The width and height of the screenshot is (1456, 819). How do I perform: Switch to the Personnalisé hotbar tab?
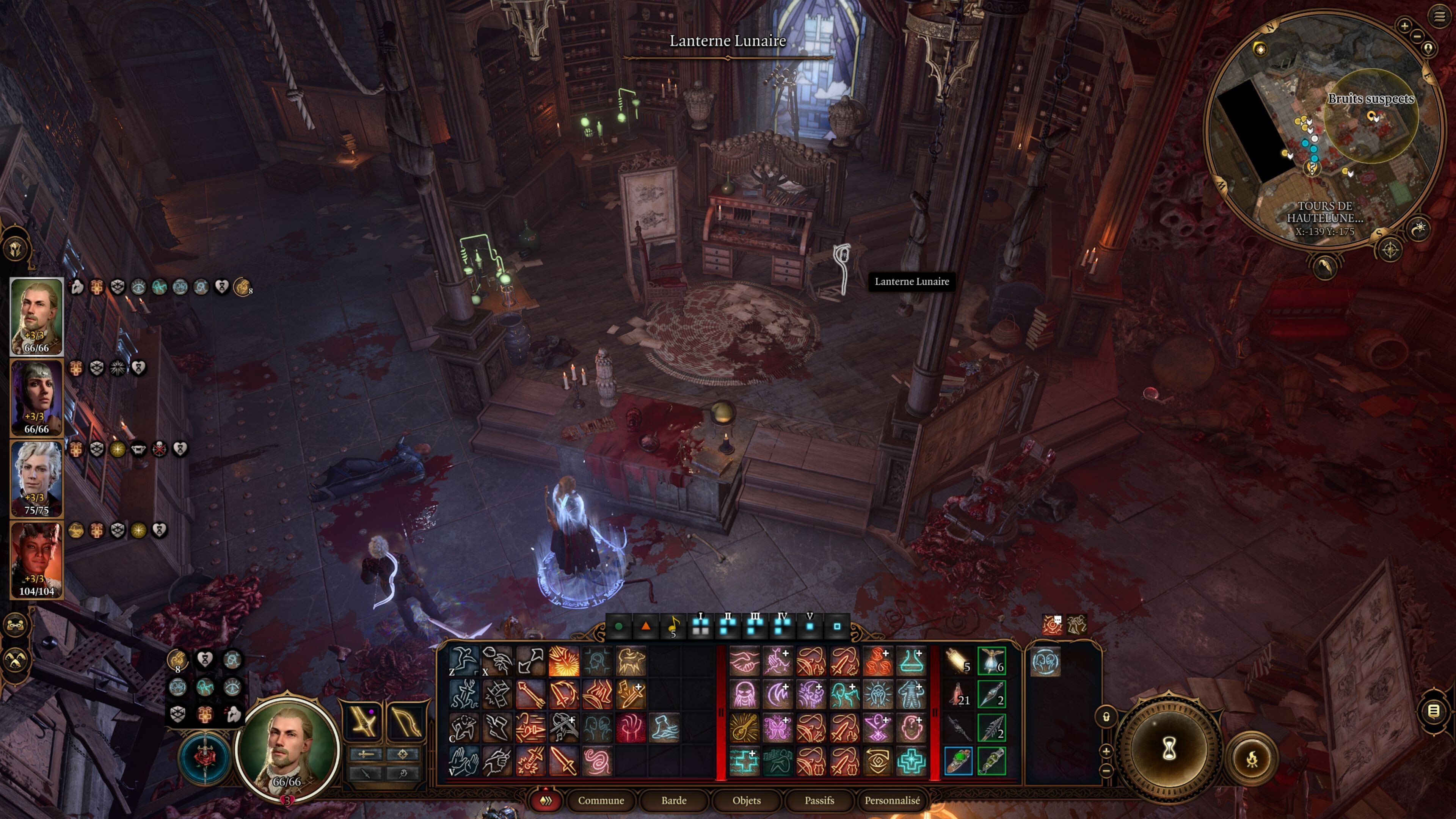[x=892, y=800]
